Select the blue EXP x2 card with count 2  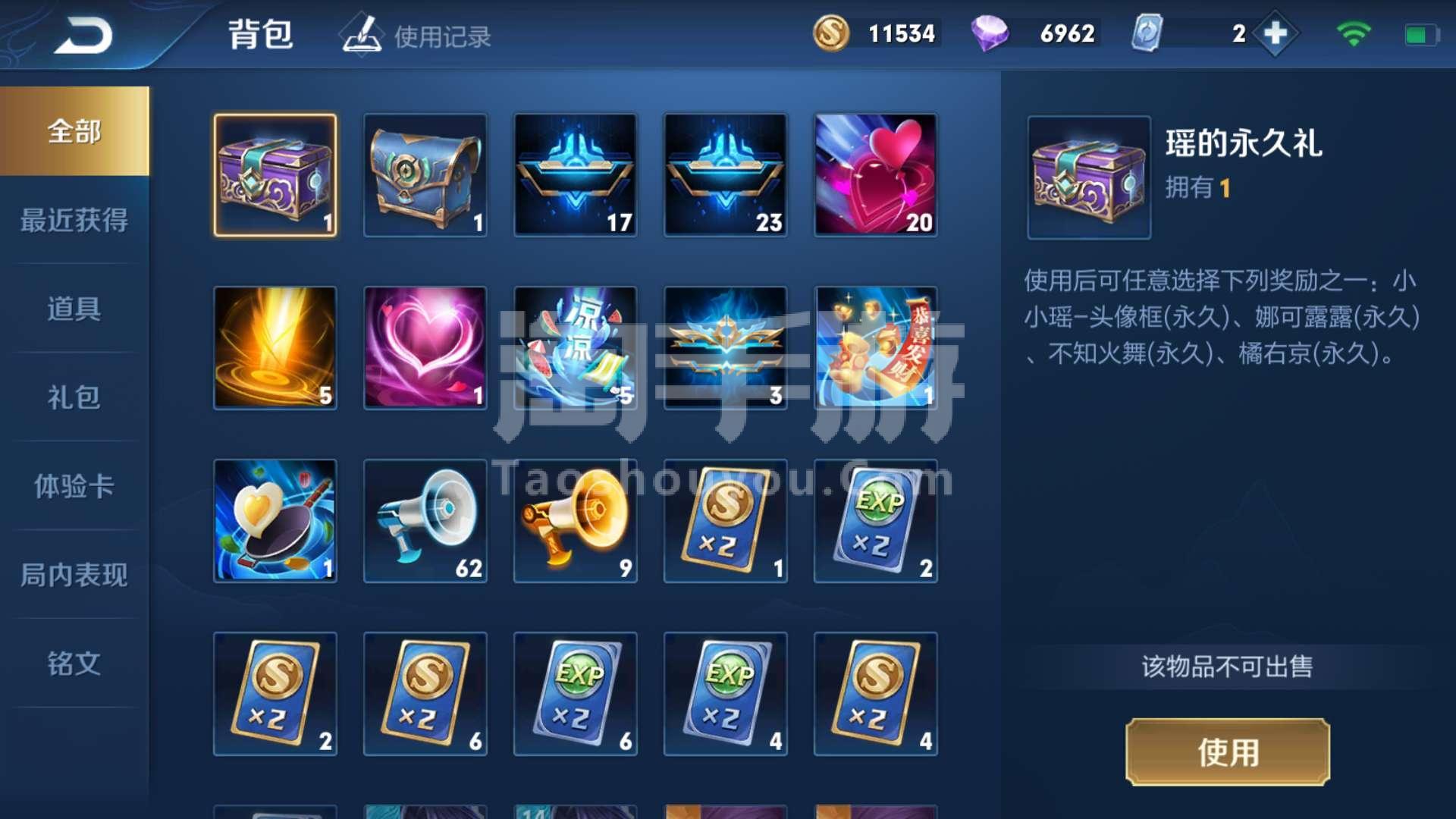(875, 520)
